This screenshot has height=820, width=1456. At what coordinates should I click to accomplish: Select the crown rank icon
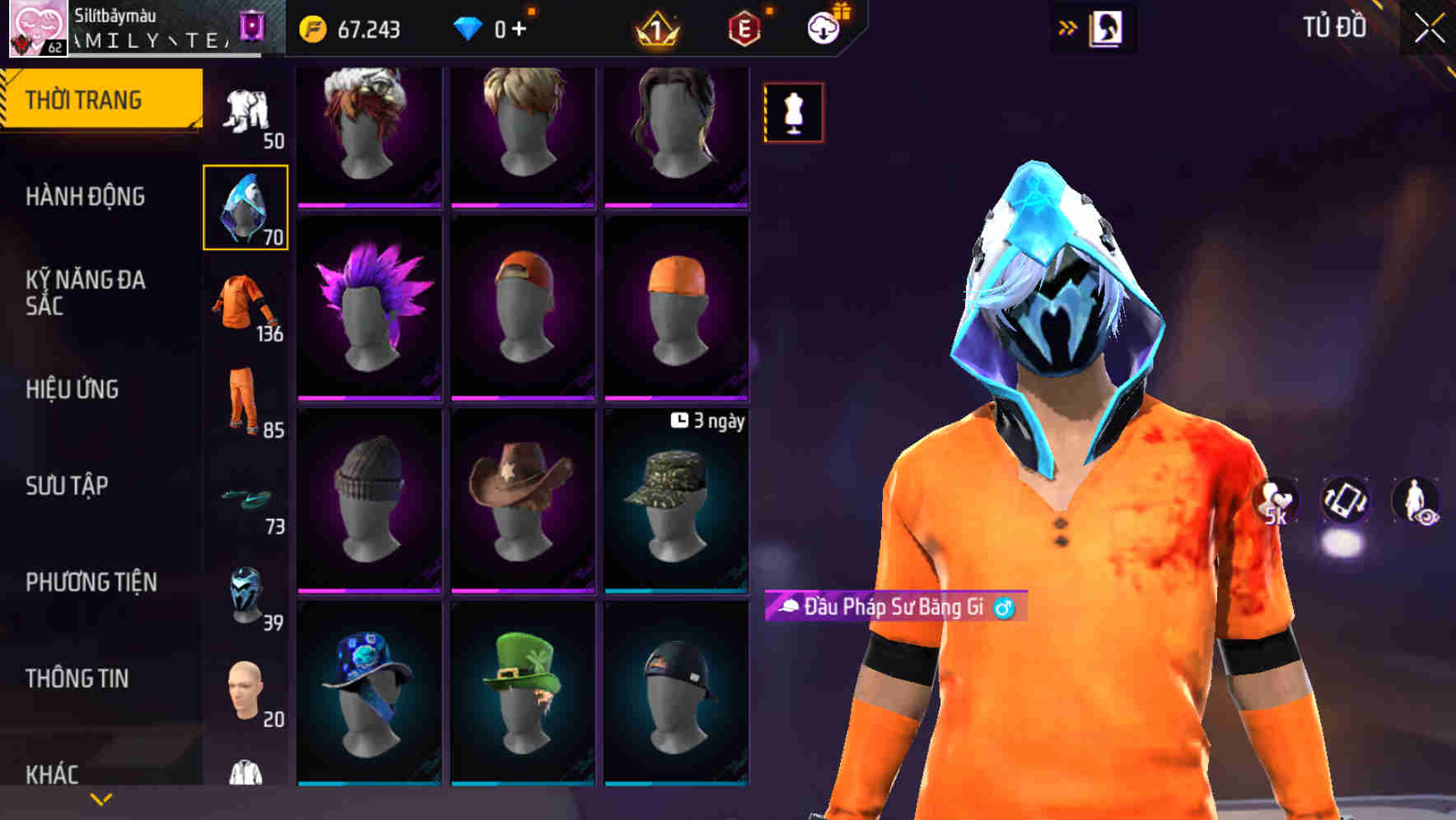pyautogui.click(x=655, y=29)
